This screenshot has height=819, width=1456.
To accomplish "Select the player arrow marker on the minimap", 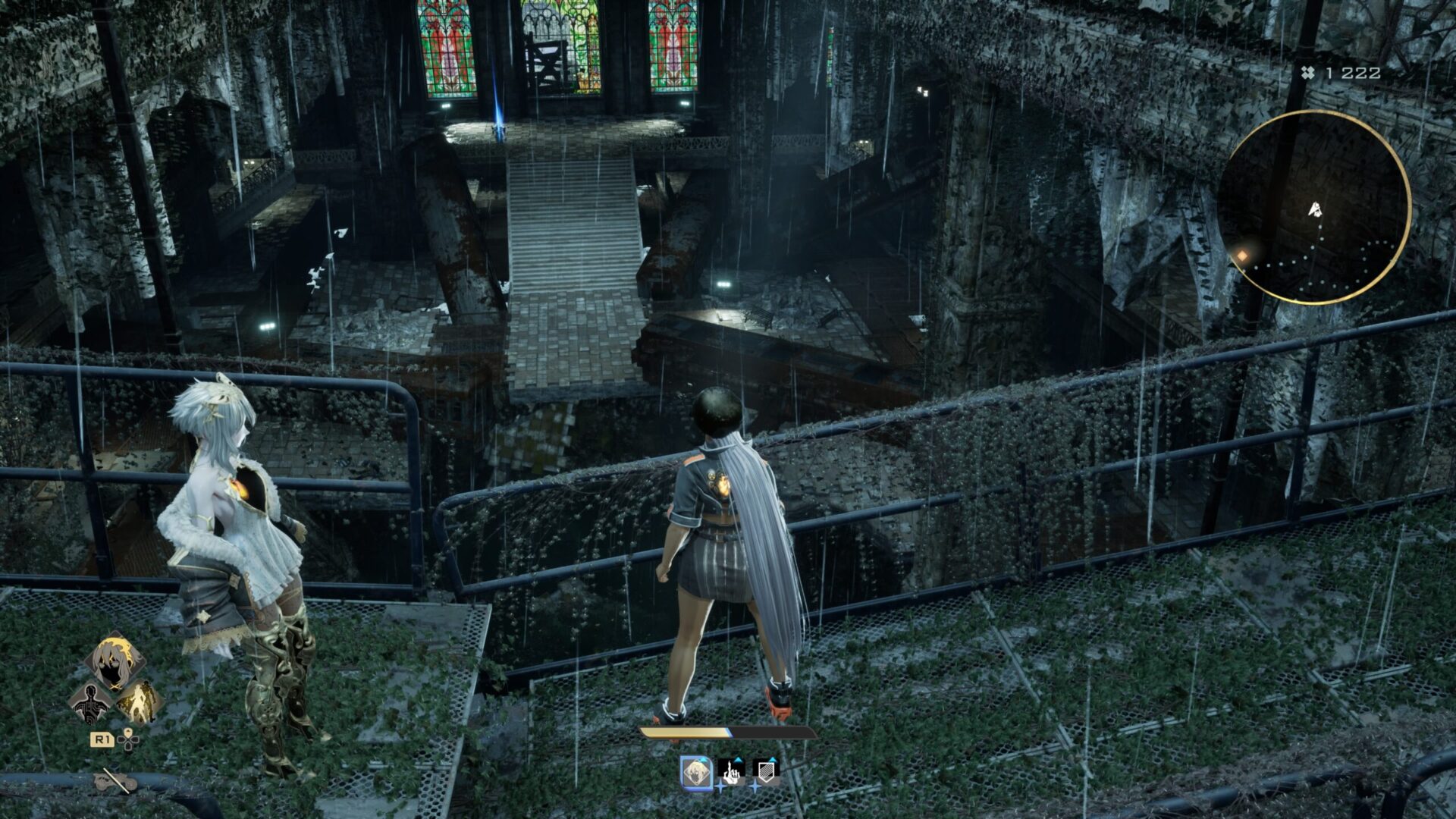I will [1315, 209].
